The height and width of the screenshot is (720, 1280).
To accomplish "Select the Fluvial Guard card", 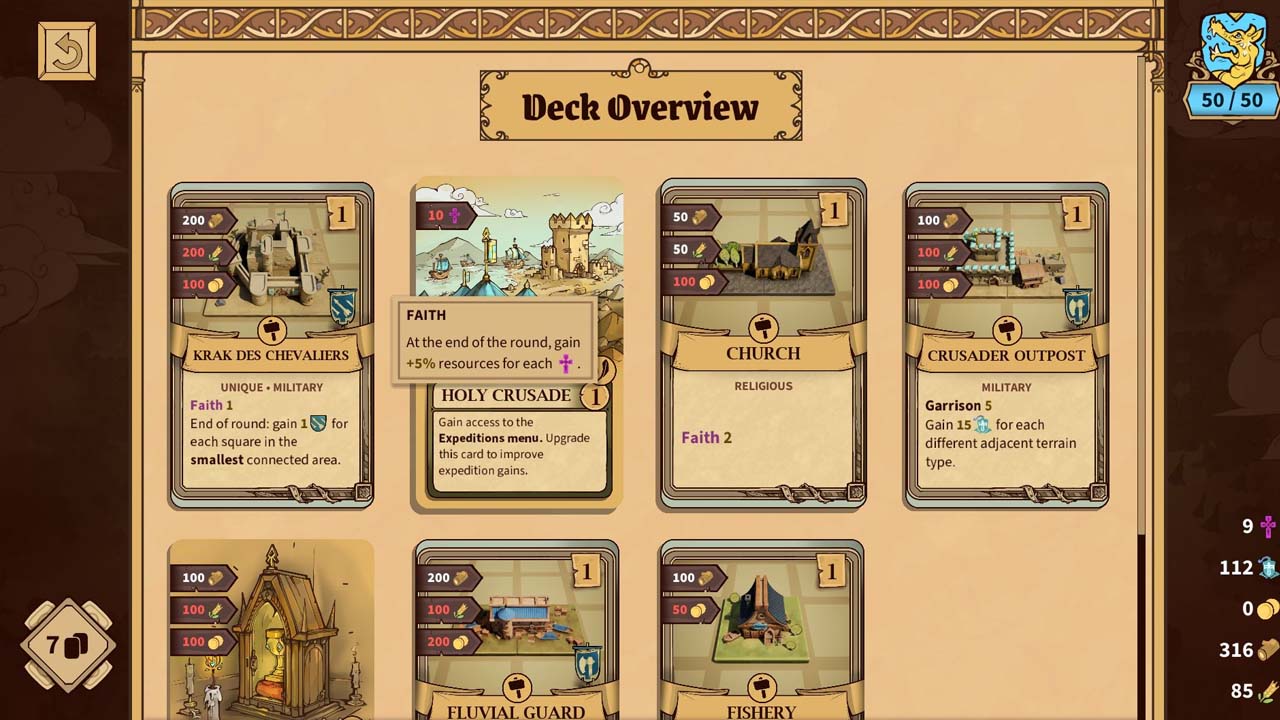I will (516, 632).
